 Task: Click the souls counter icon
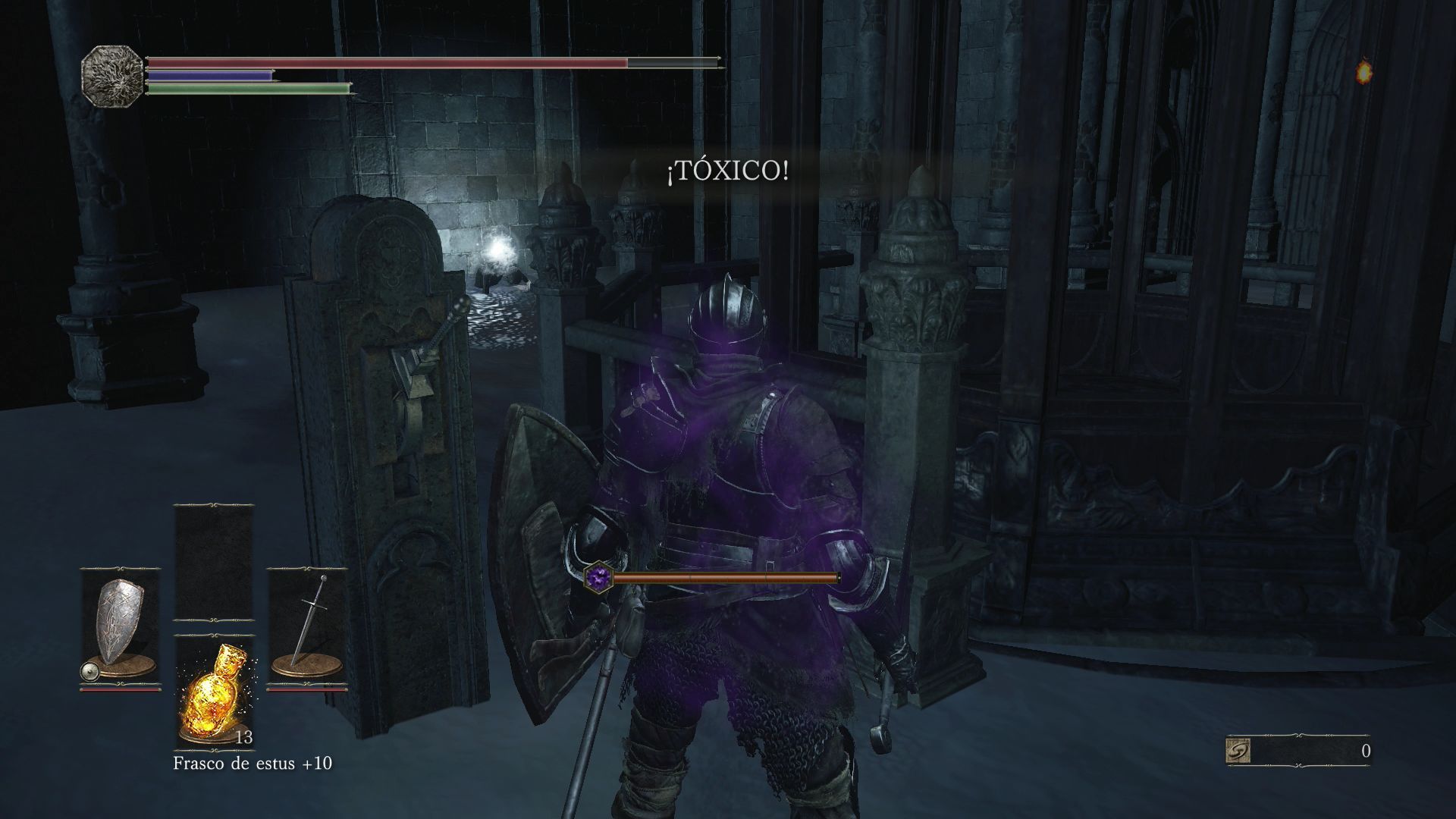(1238, 751)
